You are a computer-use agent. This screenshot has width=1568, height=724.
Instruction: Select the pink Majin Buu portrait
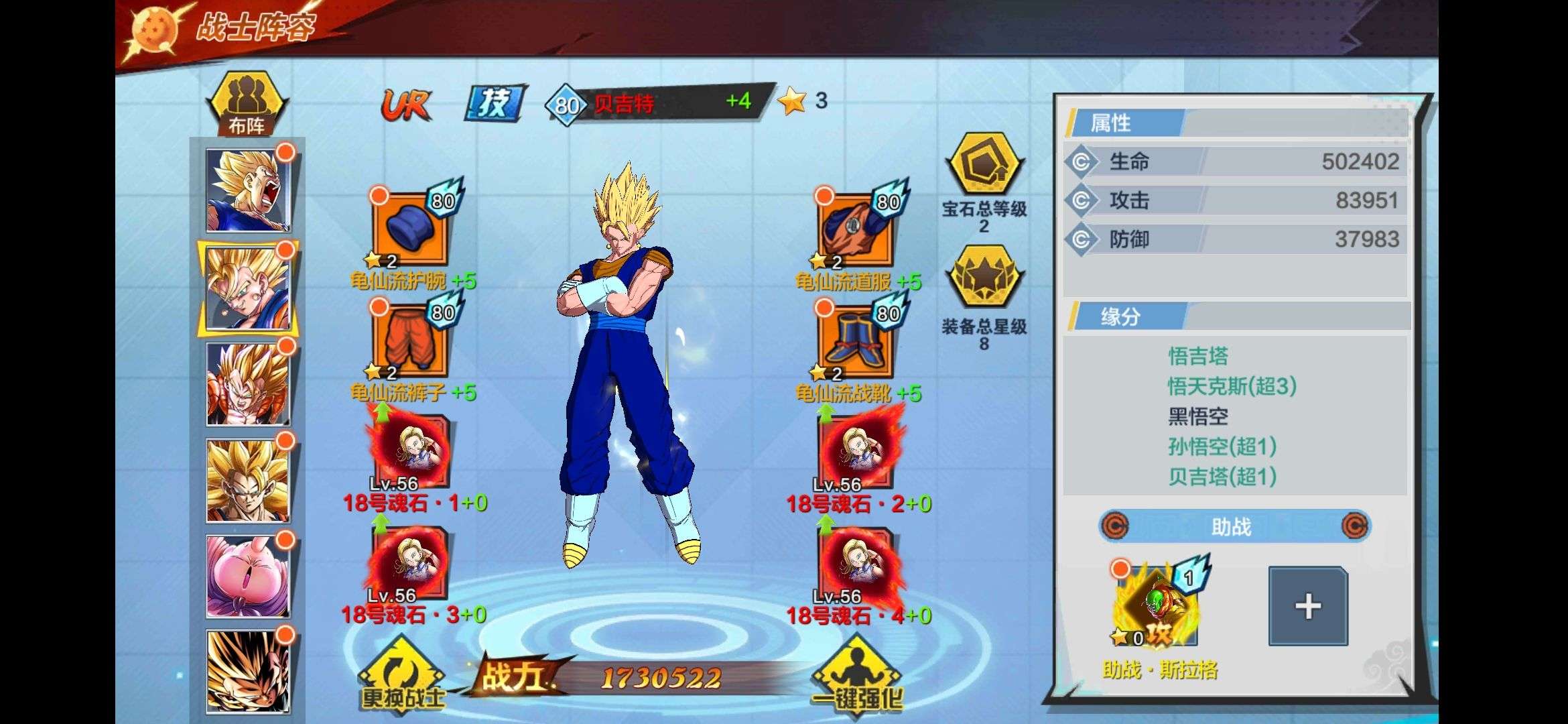click(x=247, y=575)
